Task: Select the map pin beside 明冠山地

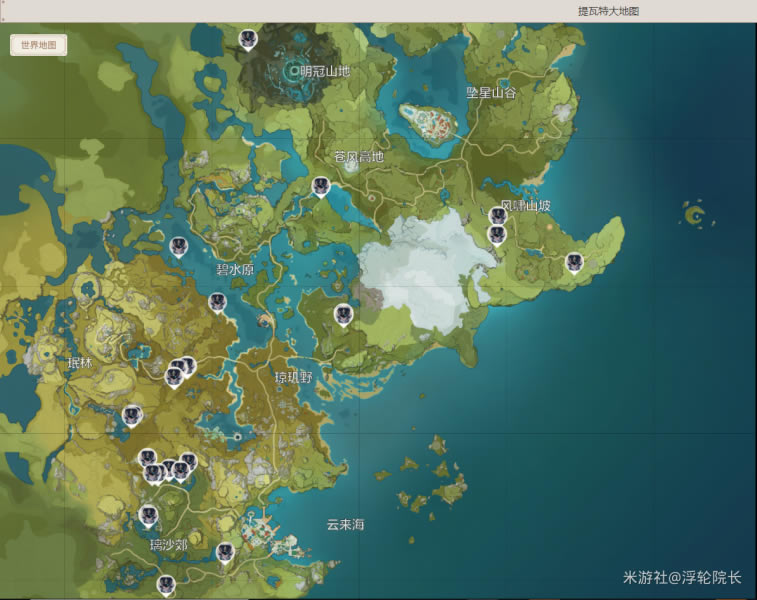Action: click(x=248, y=39)
